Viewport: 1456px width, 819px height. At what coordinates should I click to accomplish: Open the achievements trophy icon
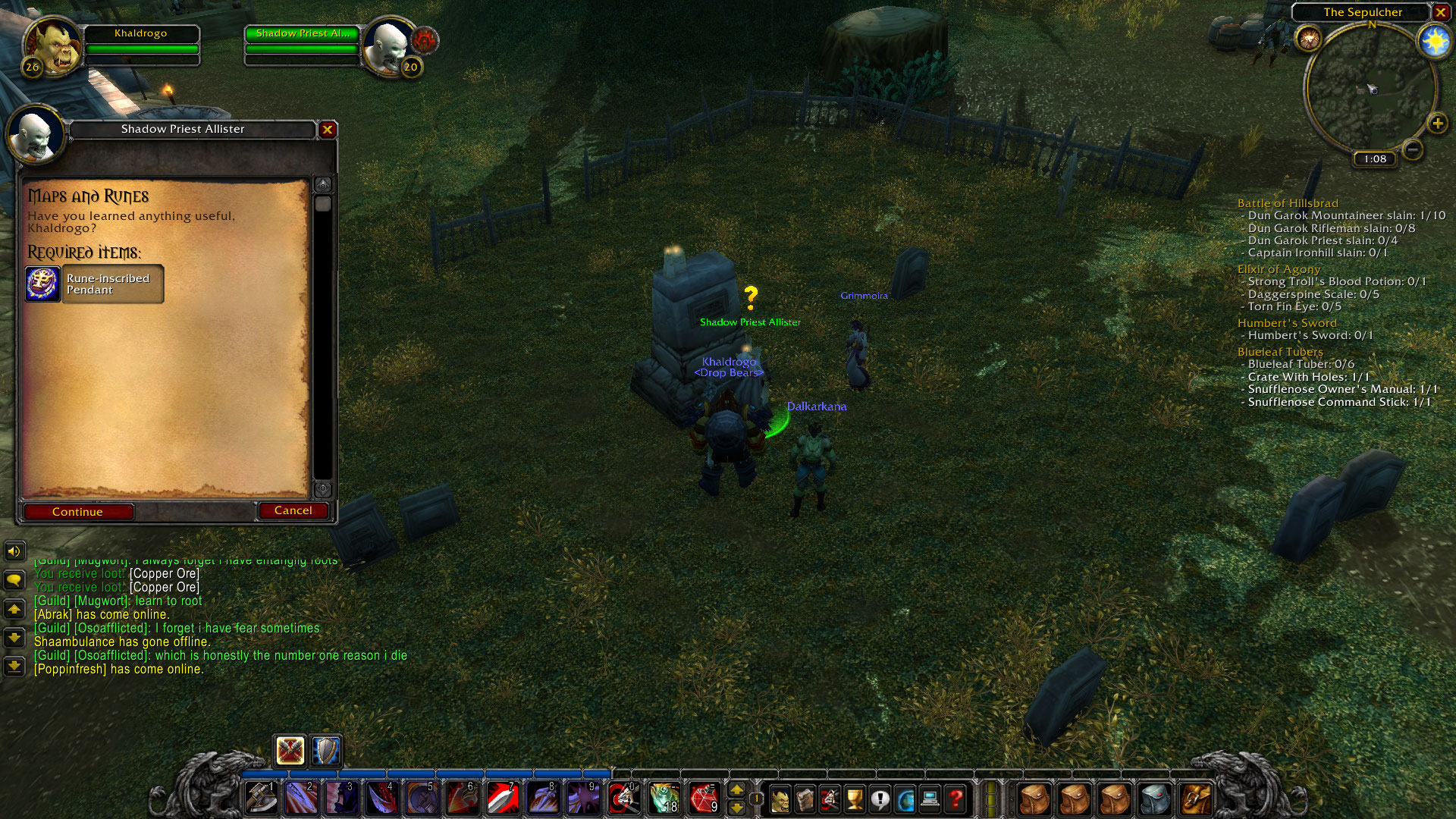tap(854, 799)
